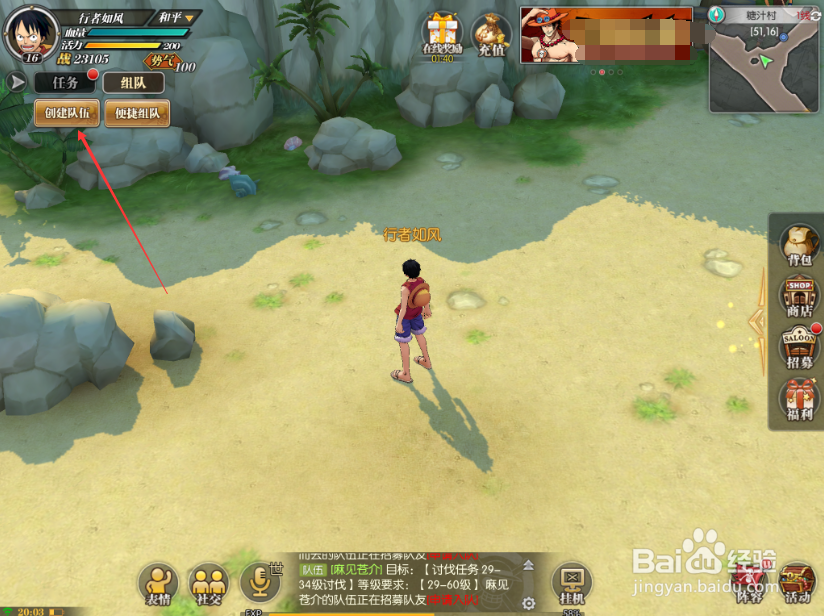Open the 和平 peace mode dropdown
This screenshot has width=824, height=616.
pyautogui.click(x=178, y=17)
